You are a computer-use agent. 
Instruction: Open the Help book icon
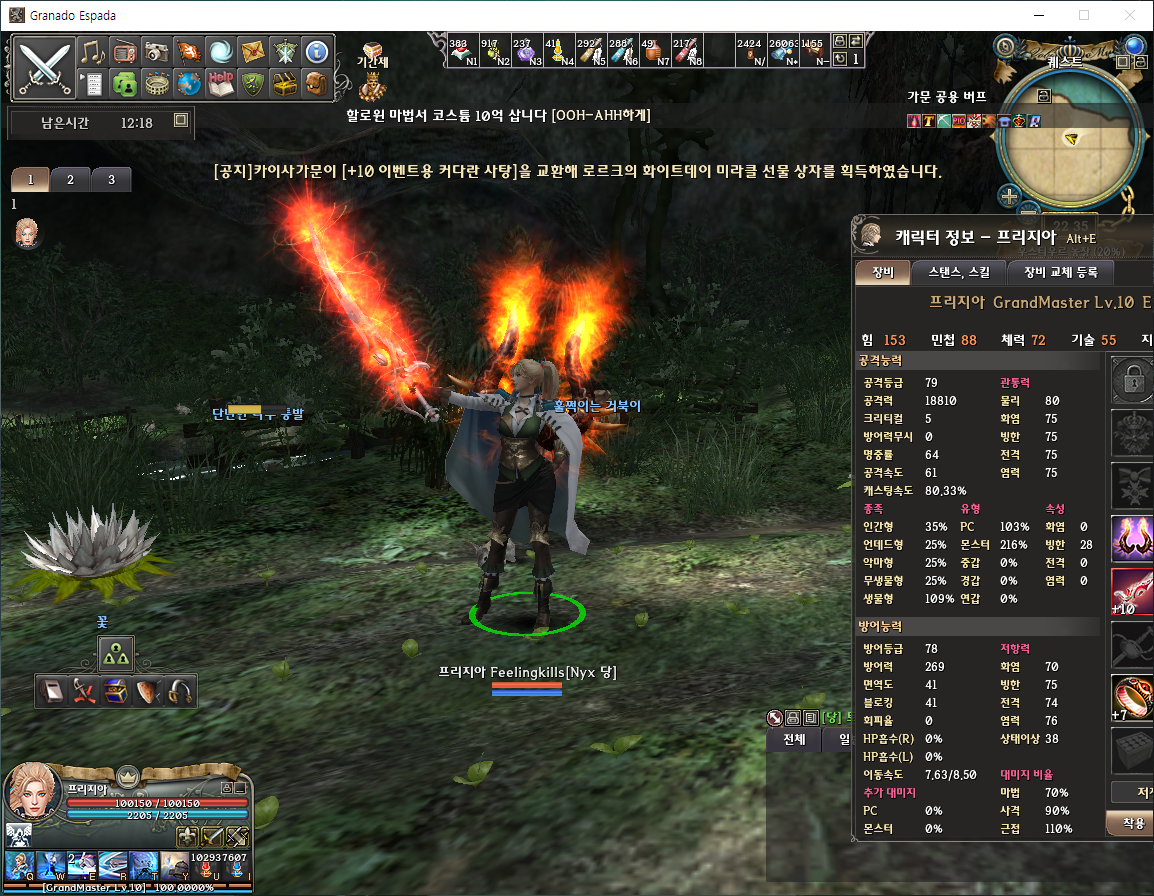pyautogui.click(x=220, y=83)
